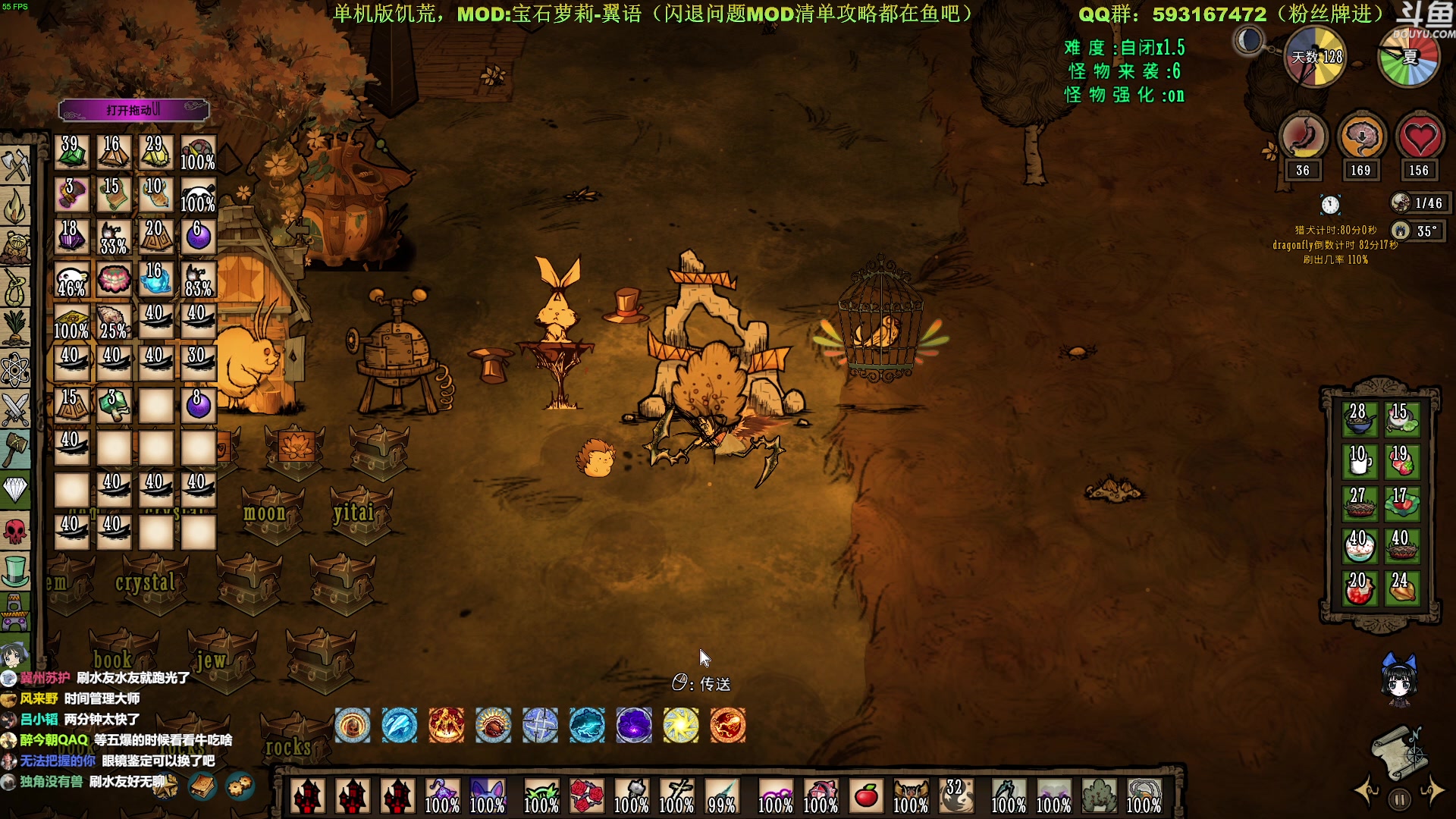Pause the game with the pause button
Screen dimensions: 1456x819
[x=1400, y=799]
